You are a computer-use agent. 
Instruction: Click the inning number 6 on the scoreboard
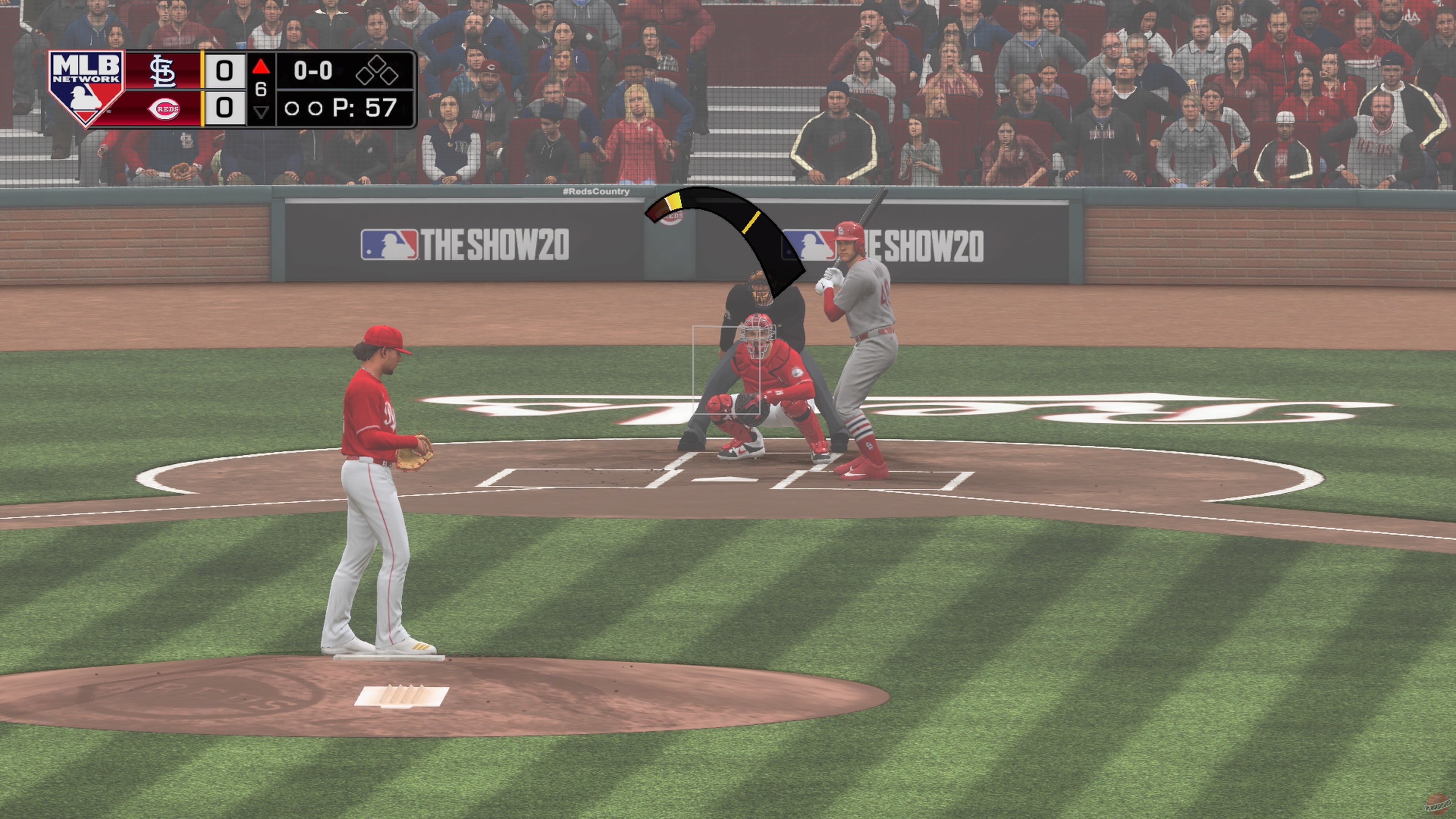point(260,89)
